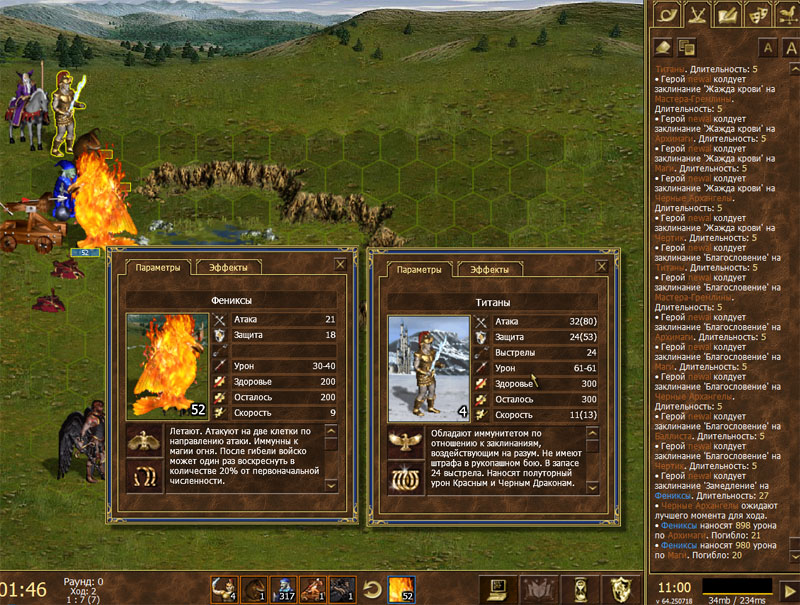Open Эффекты tab in the Титаны panel
This screenshot has height=605, width=800.
487,270
